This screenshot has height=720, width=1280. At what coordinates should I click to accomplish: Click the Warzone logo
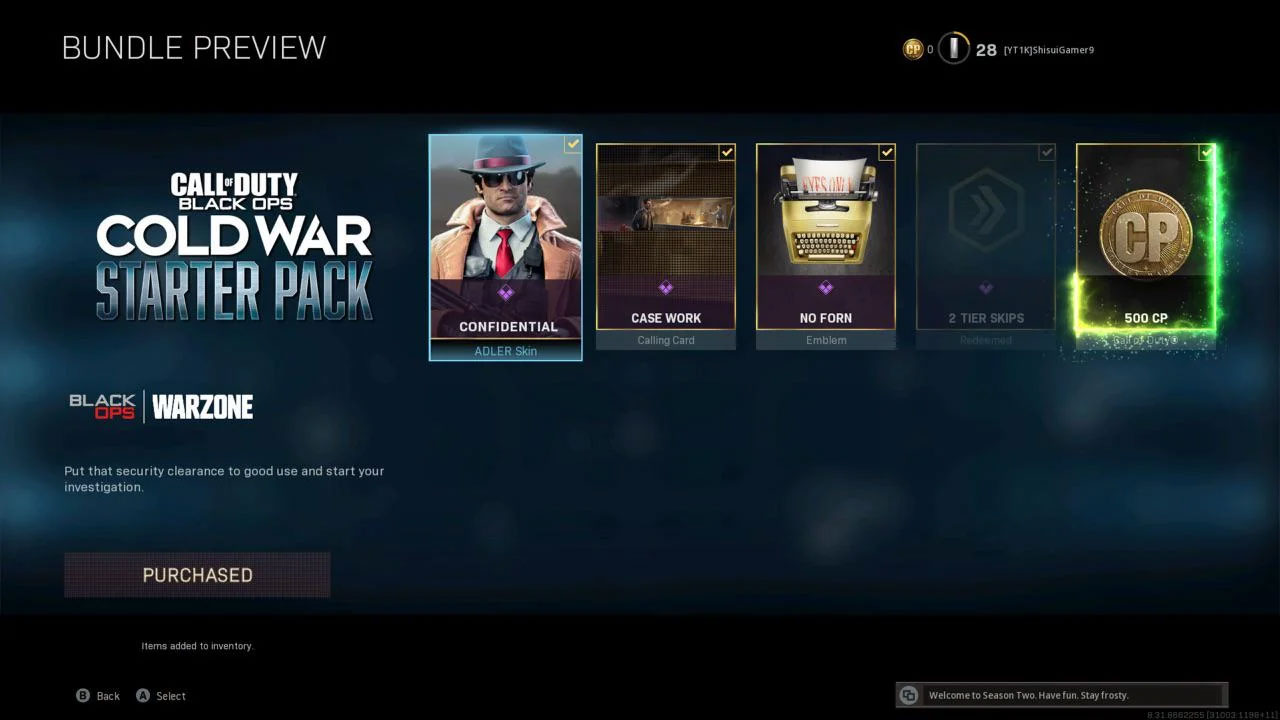tap(204, 406)
